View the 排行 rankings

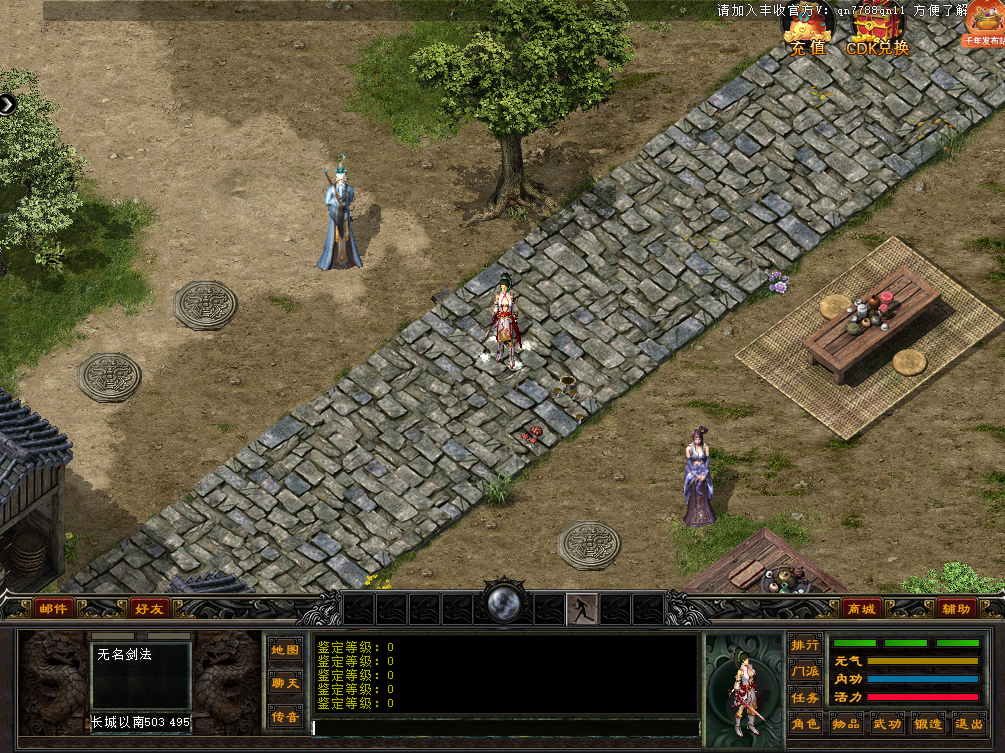(x=805, y=645)
